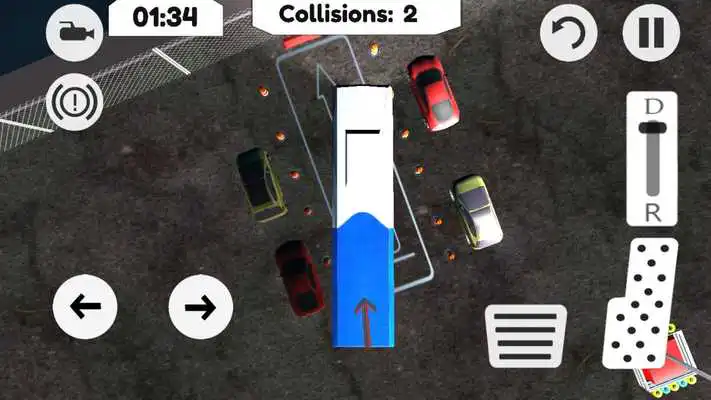
Task: Tap the brake pedal
Action: pos(525,334)
